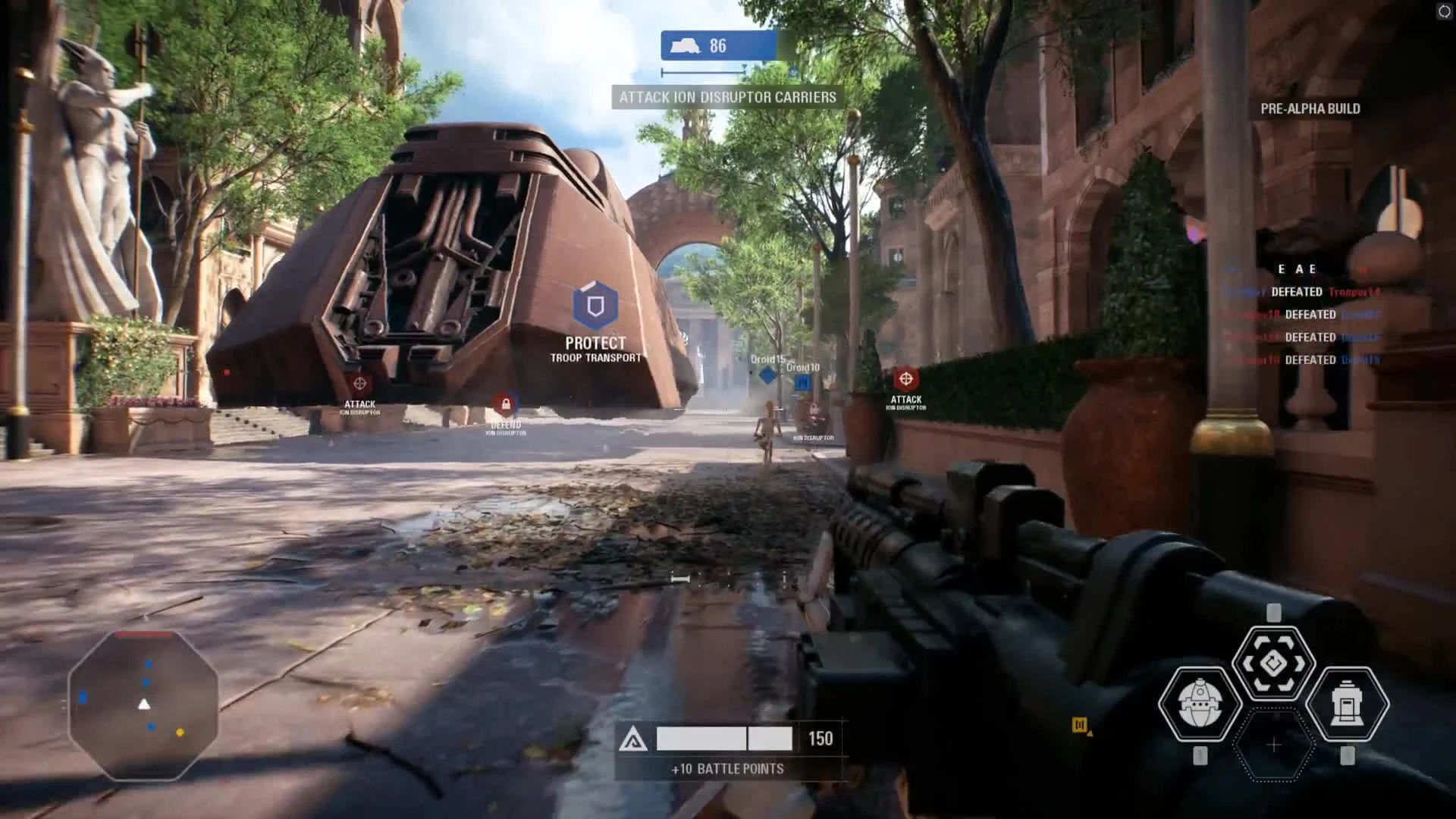The image size is (1456, 819).
Task: Click the blue PROTECT shield icon
Action: coord(595,306)
